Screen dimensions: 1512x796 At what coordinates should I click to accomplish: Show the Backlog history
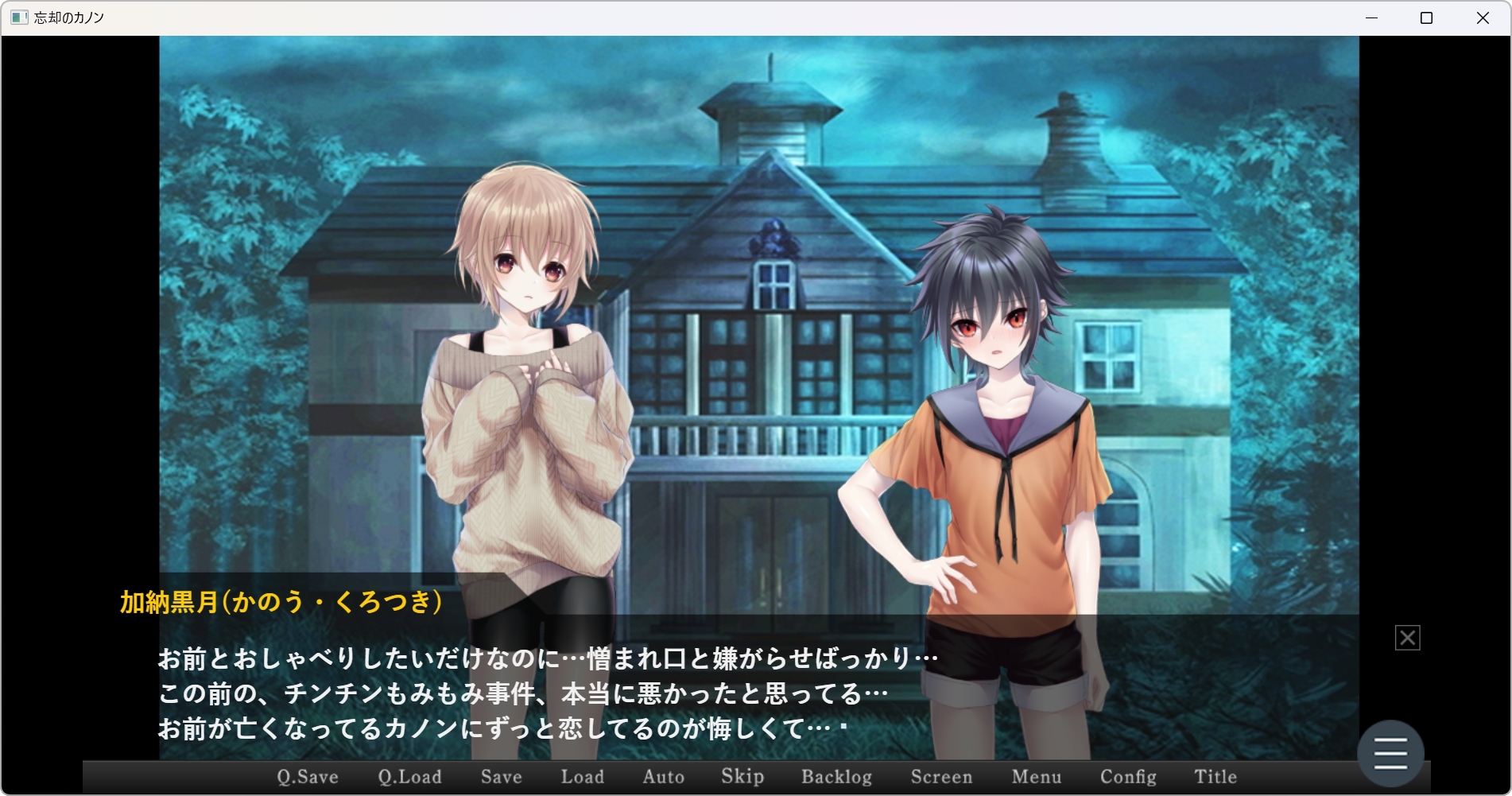[836, 777]
